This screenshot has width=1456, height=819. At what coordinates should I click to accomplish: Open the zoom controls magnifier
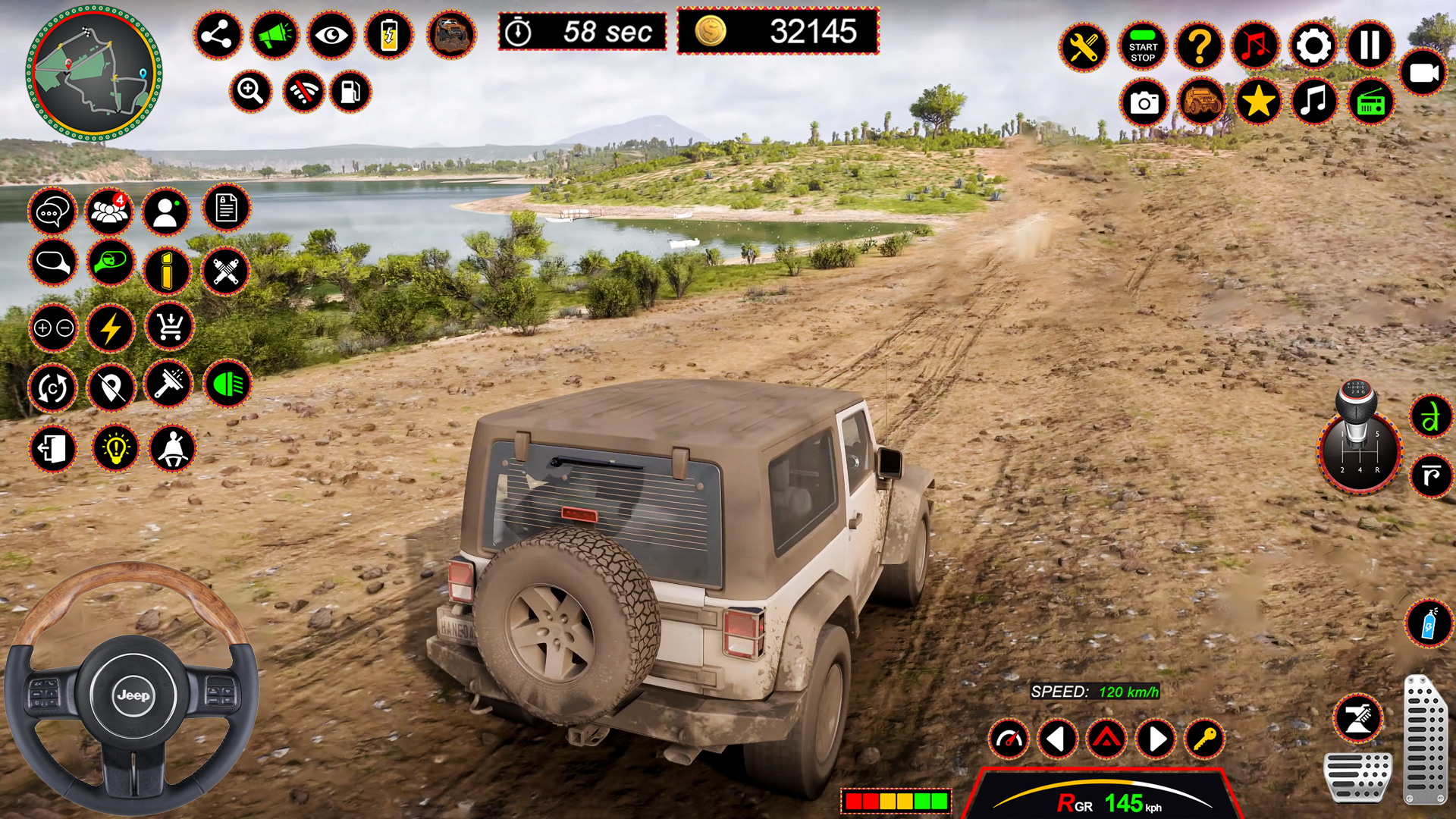[251, 91]
